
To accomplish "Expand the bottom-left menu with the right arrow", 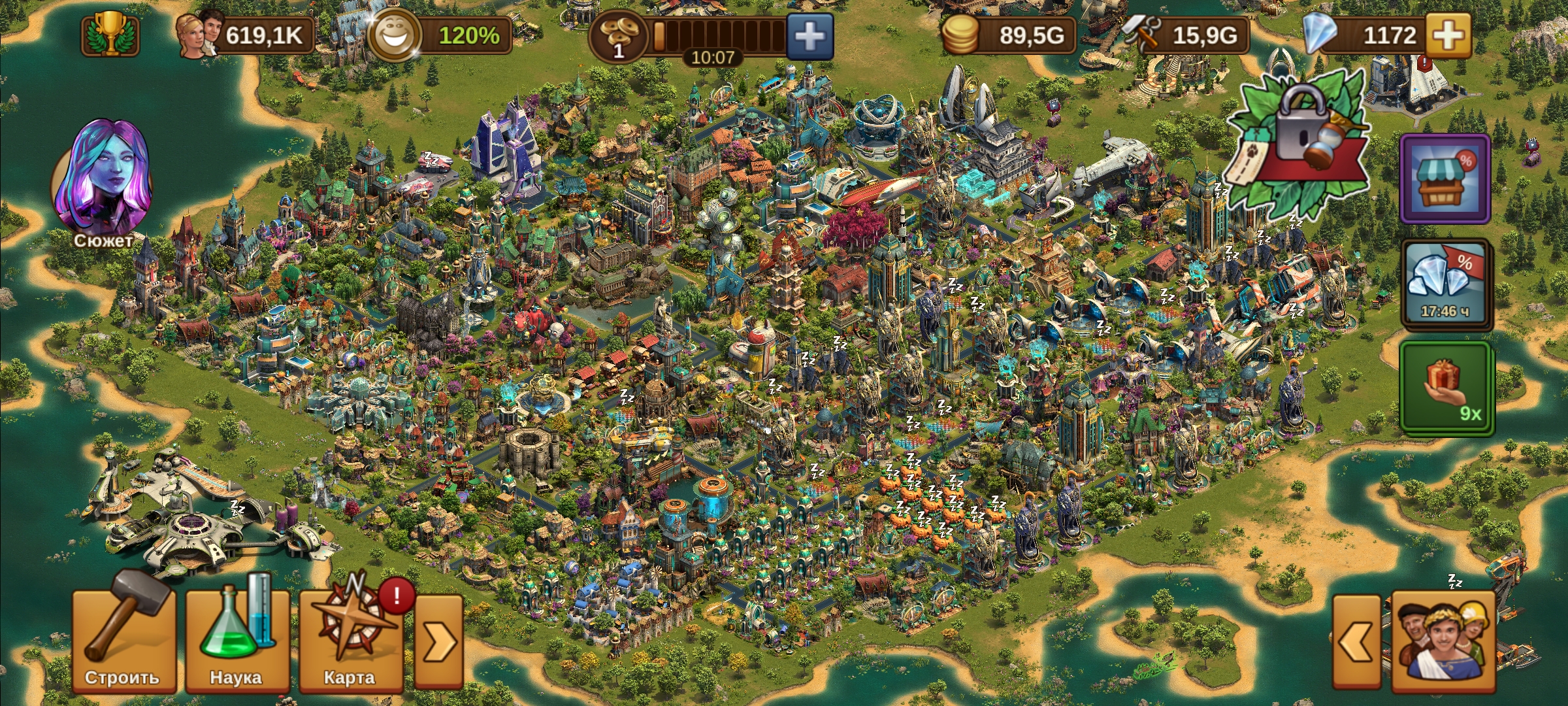I will pos(439,642).
